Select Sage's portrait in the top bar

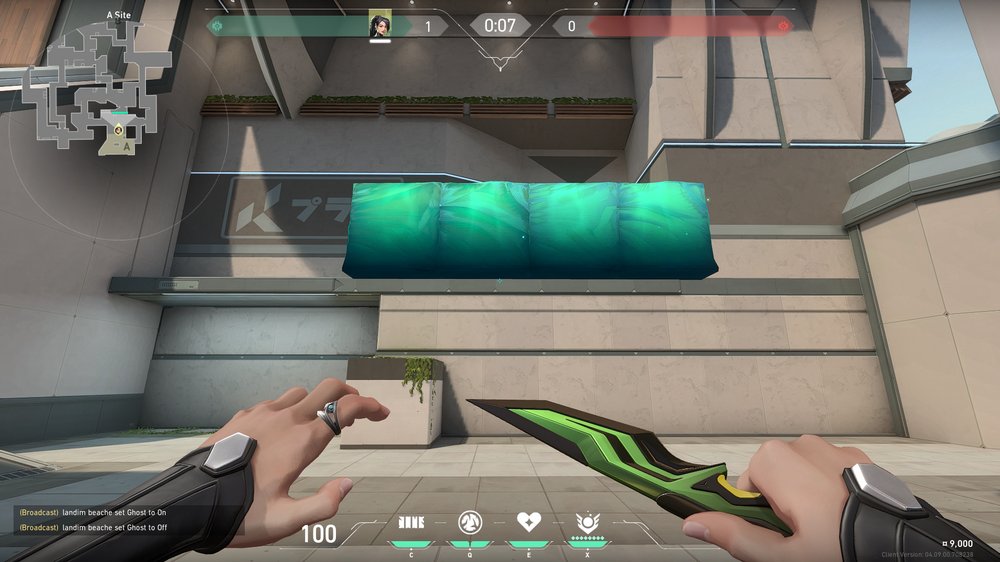379,25
